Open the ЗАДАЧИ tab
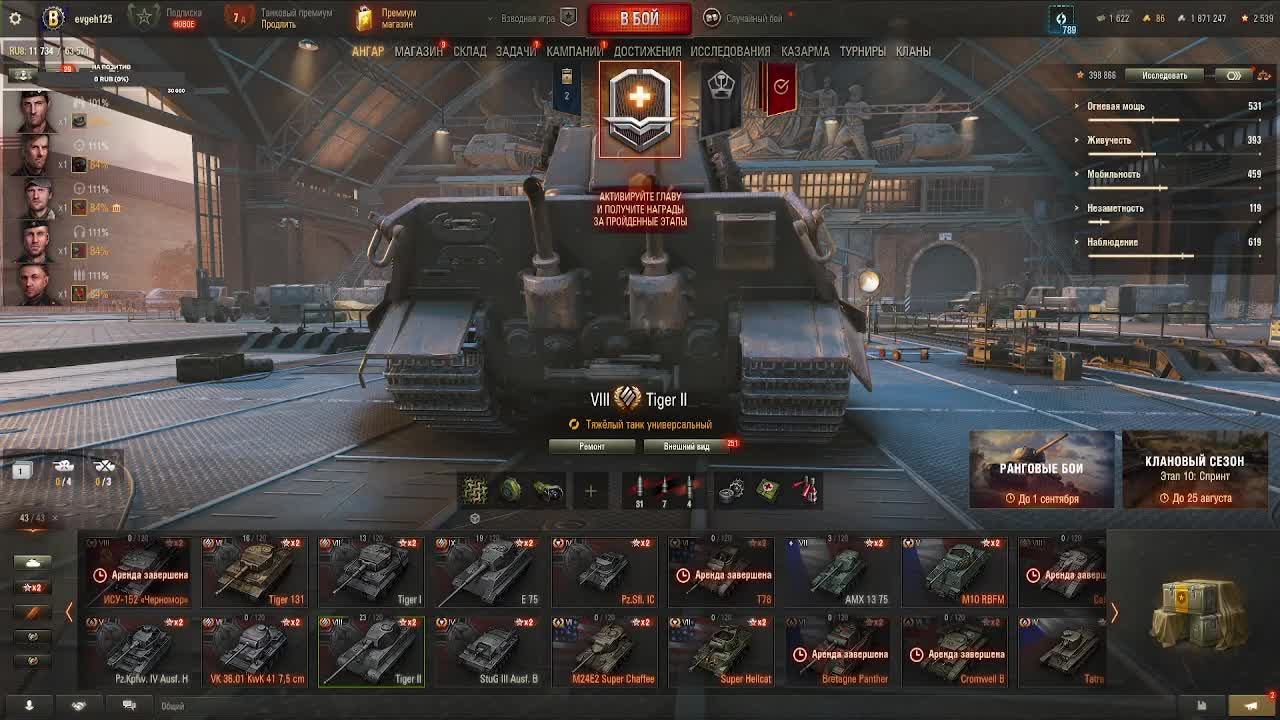Screen dimensions: 1280x720 [515, 51]
